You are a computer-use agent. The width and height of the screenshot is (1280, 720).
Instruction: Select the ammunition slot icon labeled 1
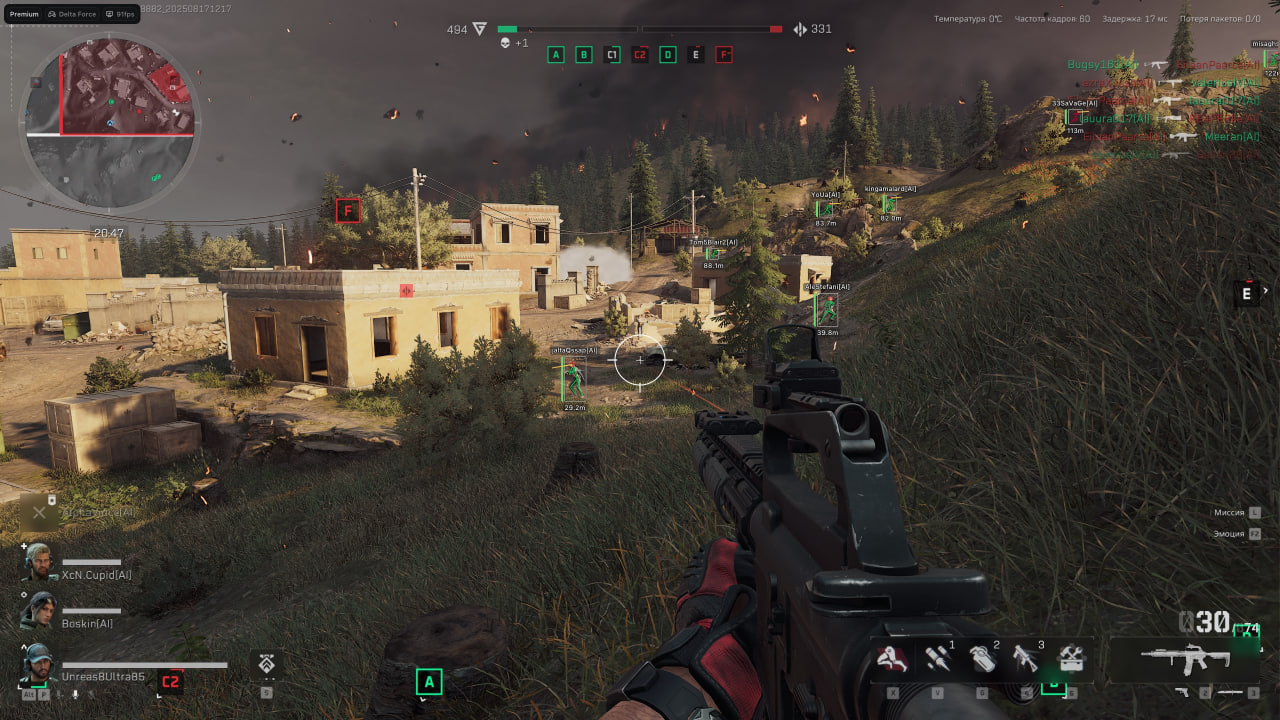tap(938, 658)
